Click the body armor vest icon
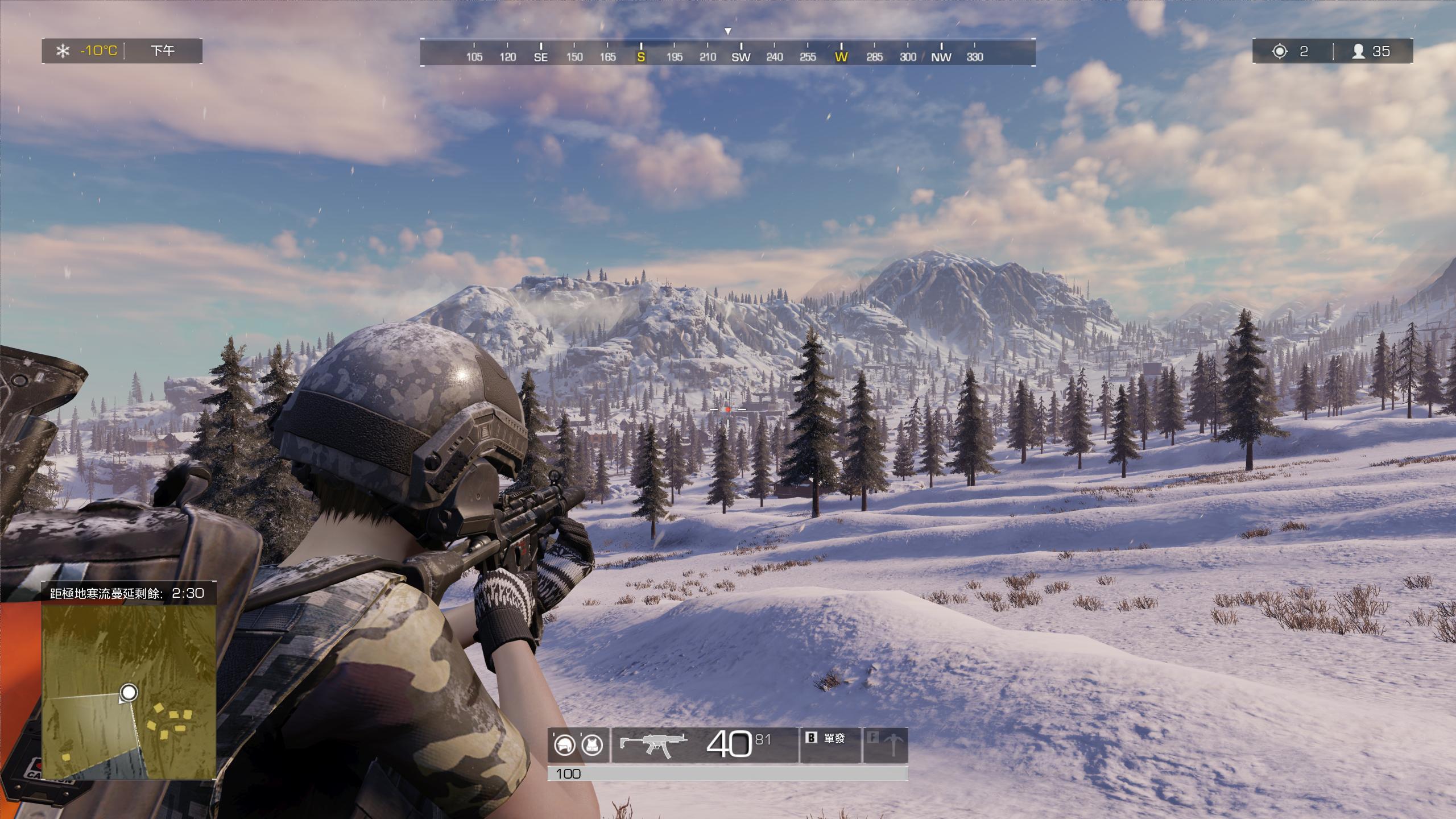Image resolution: width=1456 pixels, height=819 pixels. click(593, 746)
